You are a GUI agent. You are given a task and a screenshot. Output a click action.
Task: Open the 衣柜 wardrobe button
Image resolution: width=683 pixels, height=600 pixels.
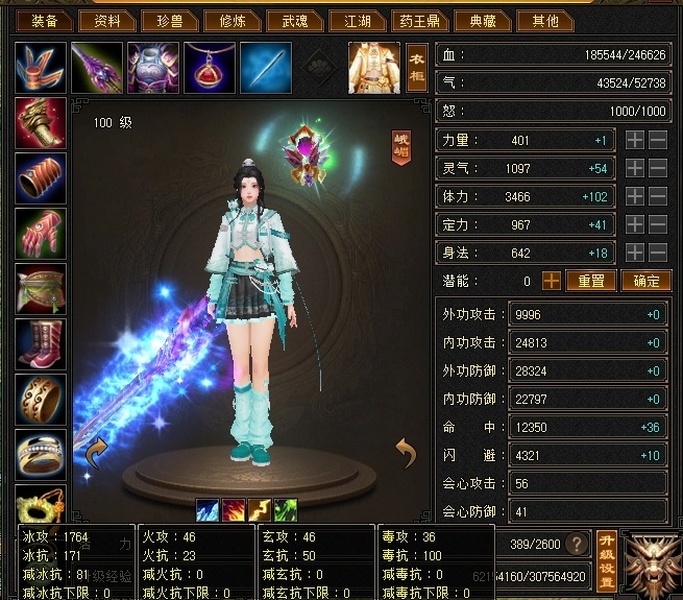(417, 67)
